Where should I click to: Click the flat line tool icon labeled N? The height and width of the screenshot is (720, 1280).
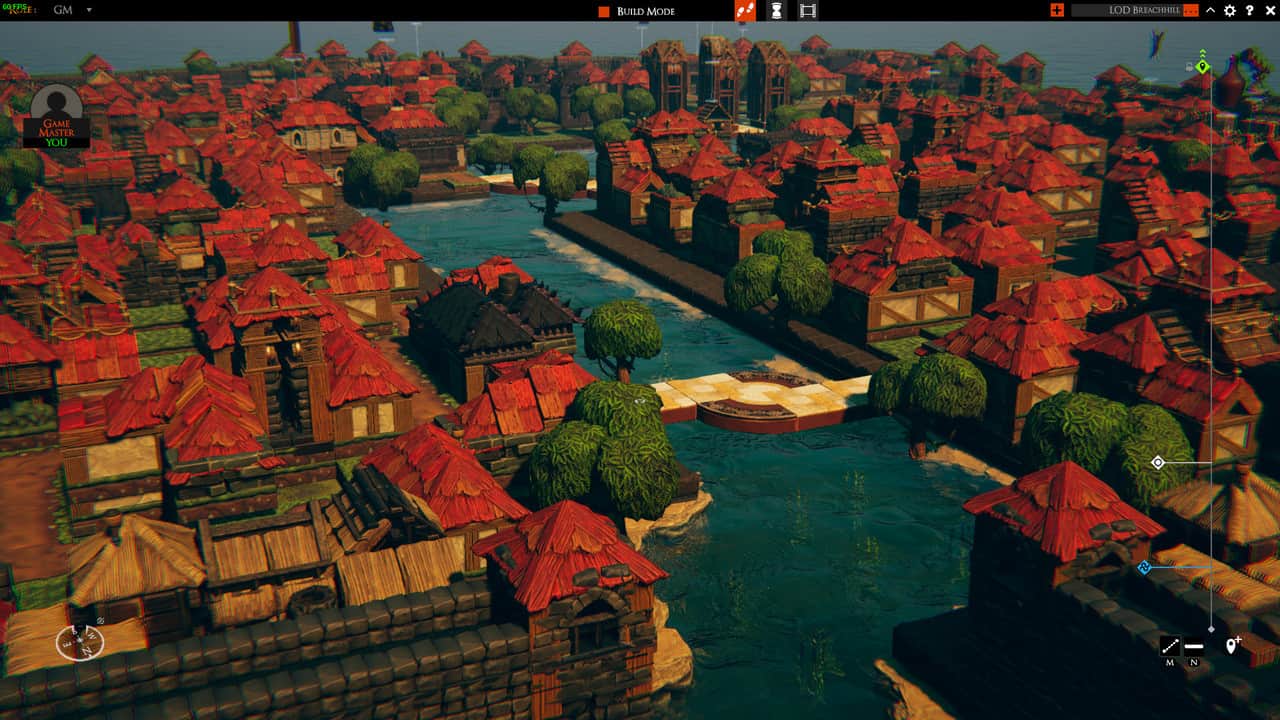(1194, 646)
